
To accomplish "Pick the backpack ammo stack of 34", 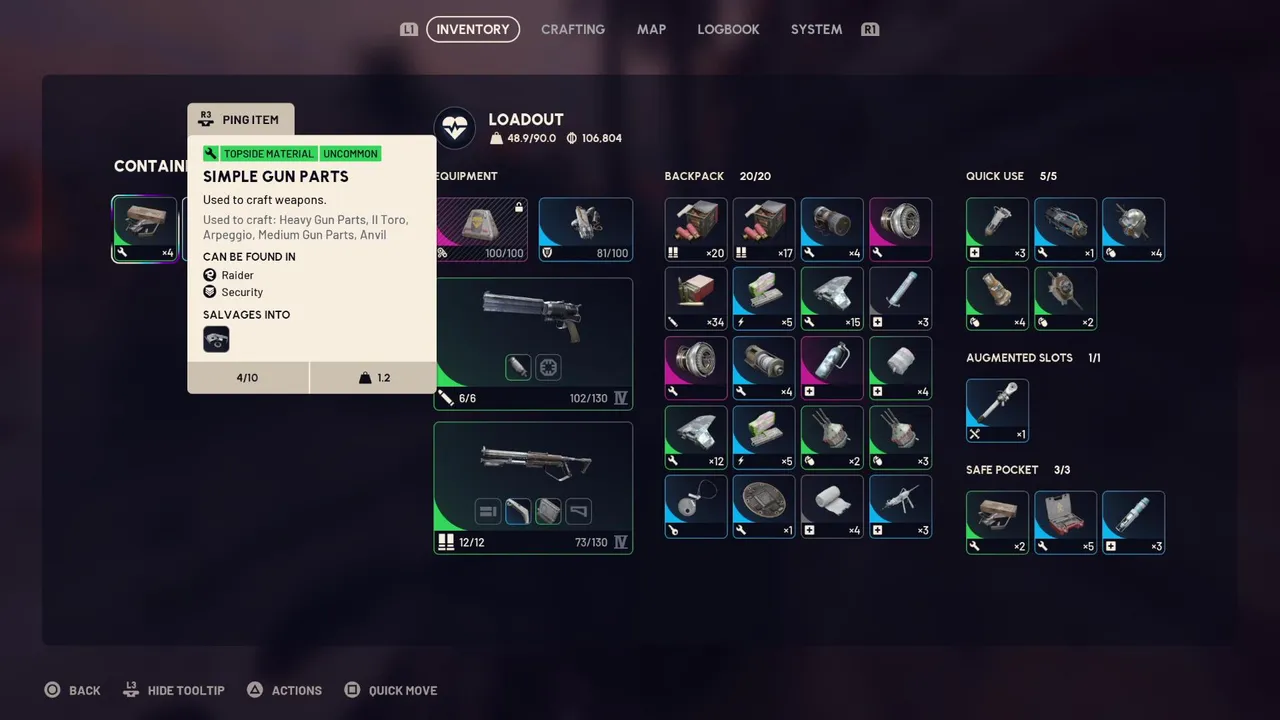I will [696, 298].
